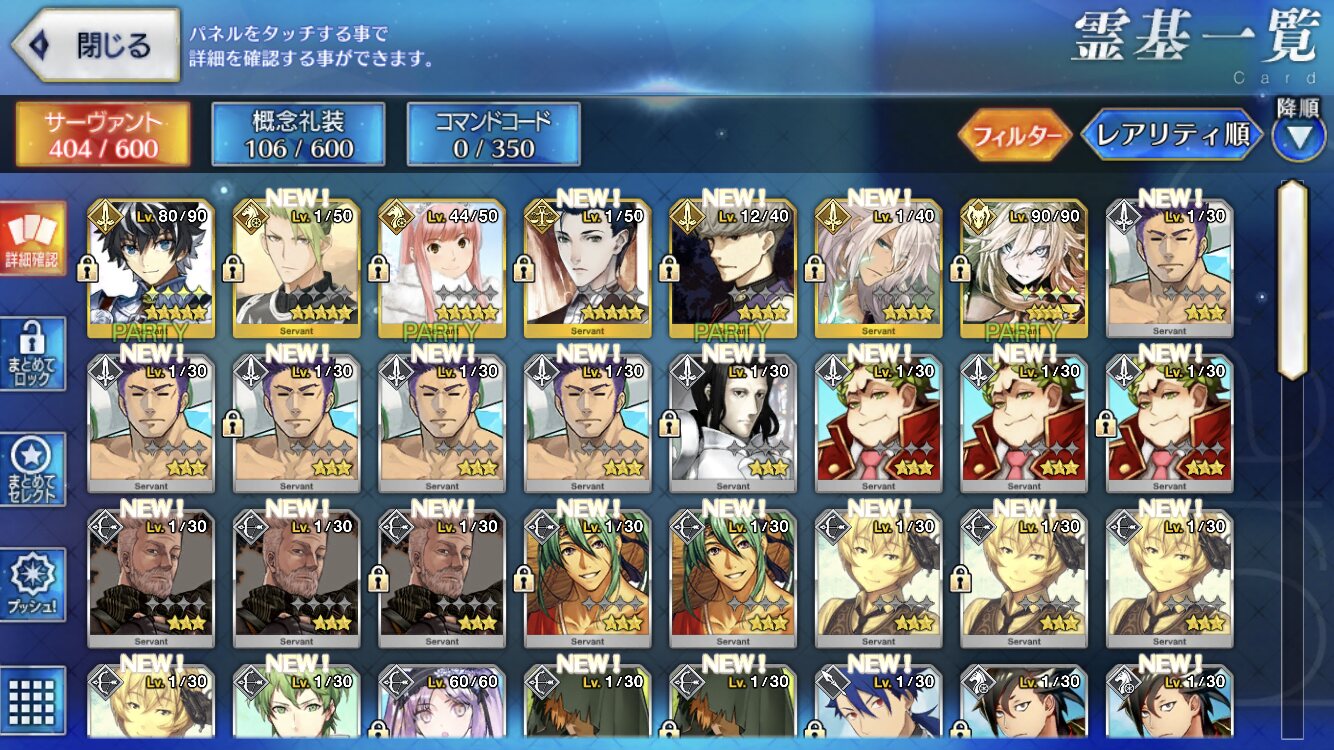Open the 概念礼装 tab

click(x=298, y=134)
